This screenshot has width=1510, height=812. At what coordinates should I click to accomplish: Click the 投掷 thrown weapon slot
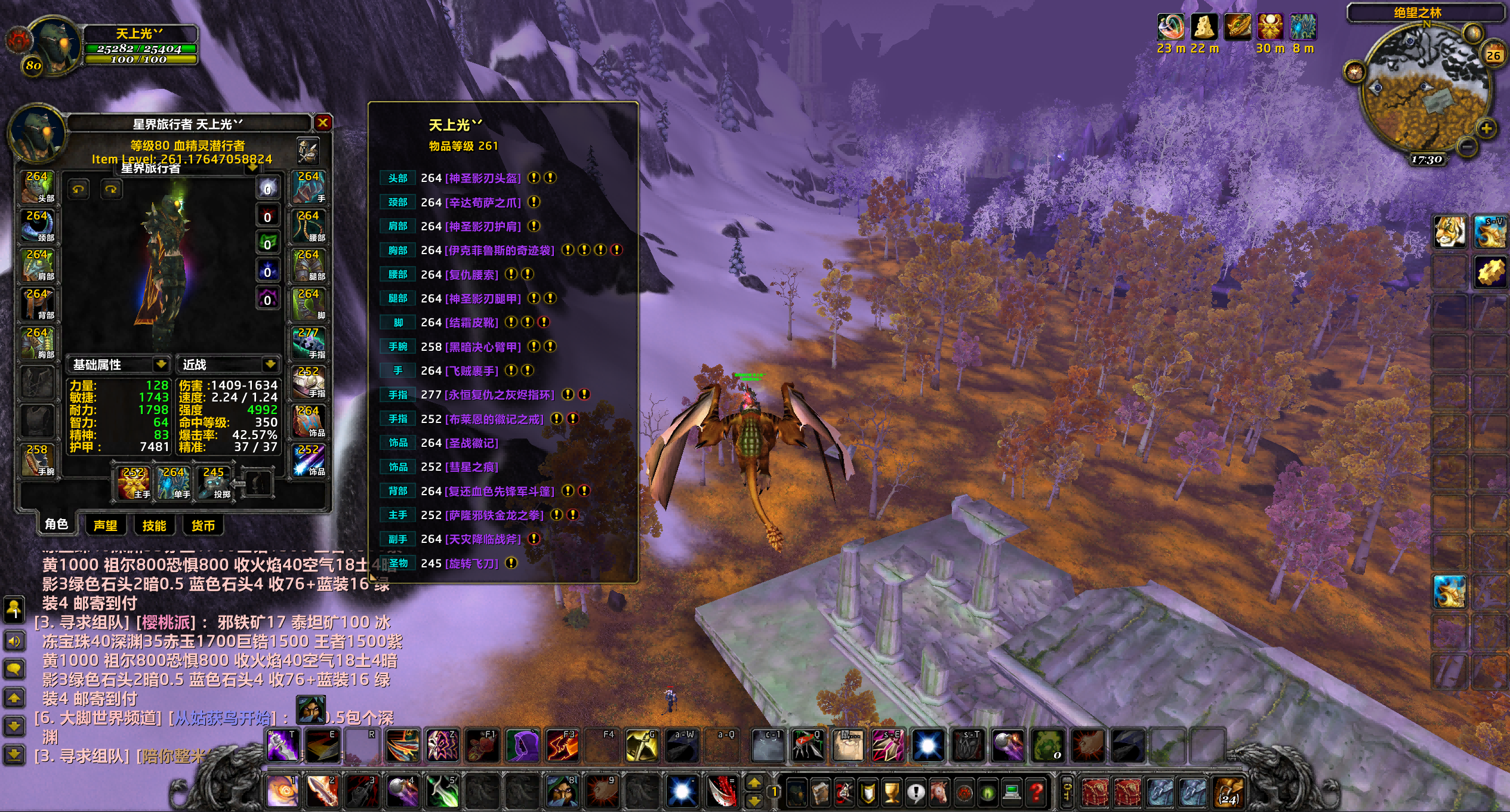214,483
